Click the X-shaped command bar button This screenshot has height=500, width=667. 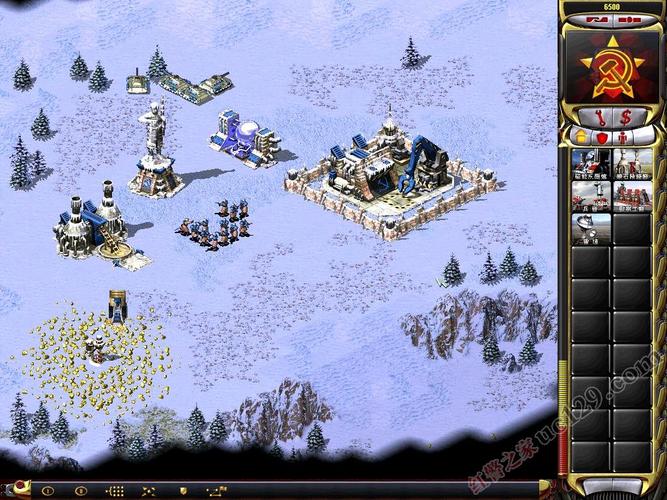(148, 491)
